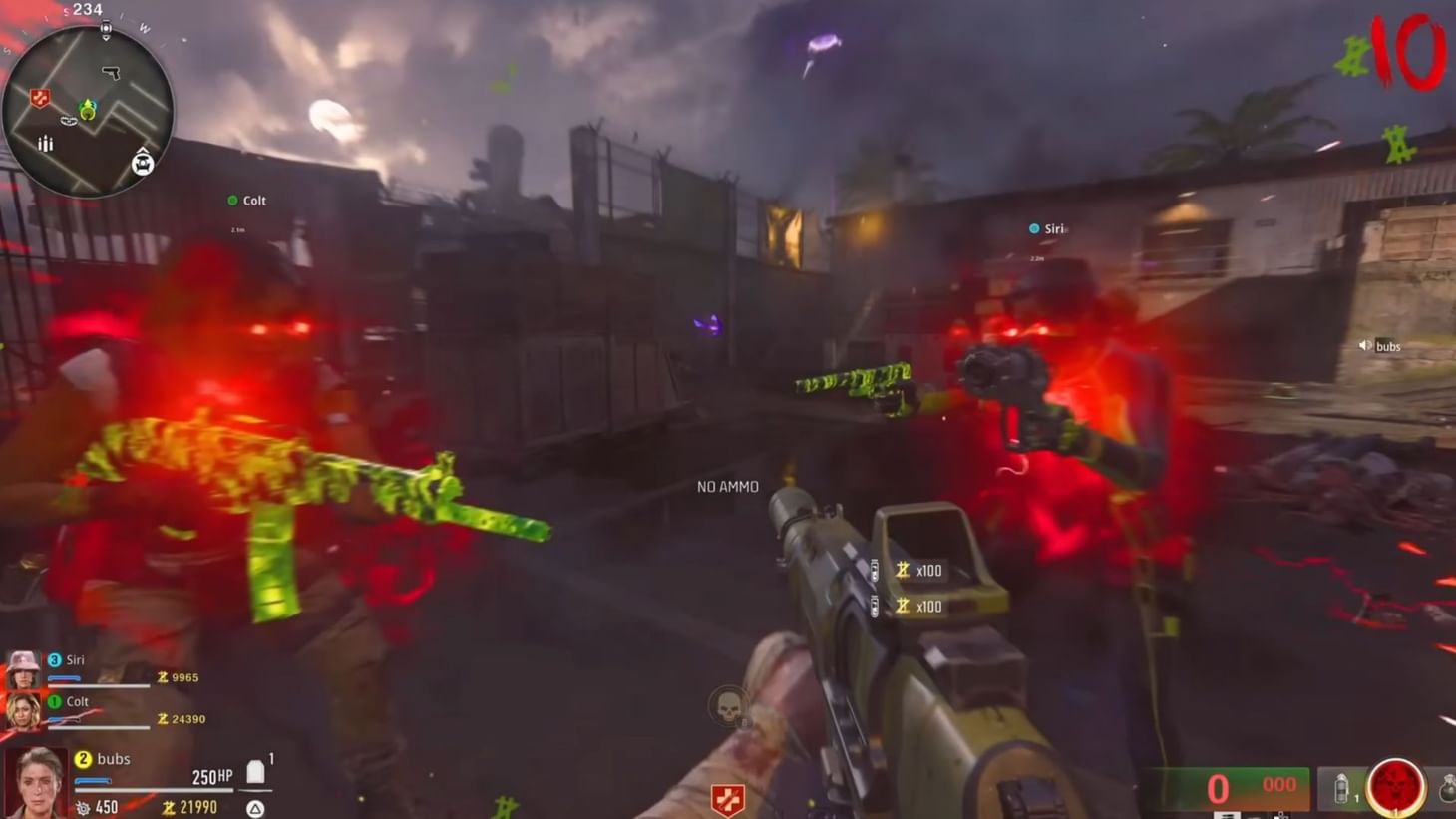Image resolution: width=1456 pixels, height=819 pixels.
Task: Toggle Siri's blue player number badge
Action: tap(53, 659)
